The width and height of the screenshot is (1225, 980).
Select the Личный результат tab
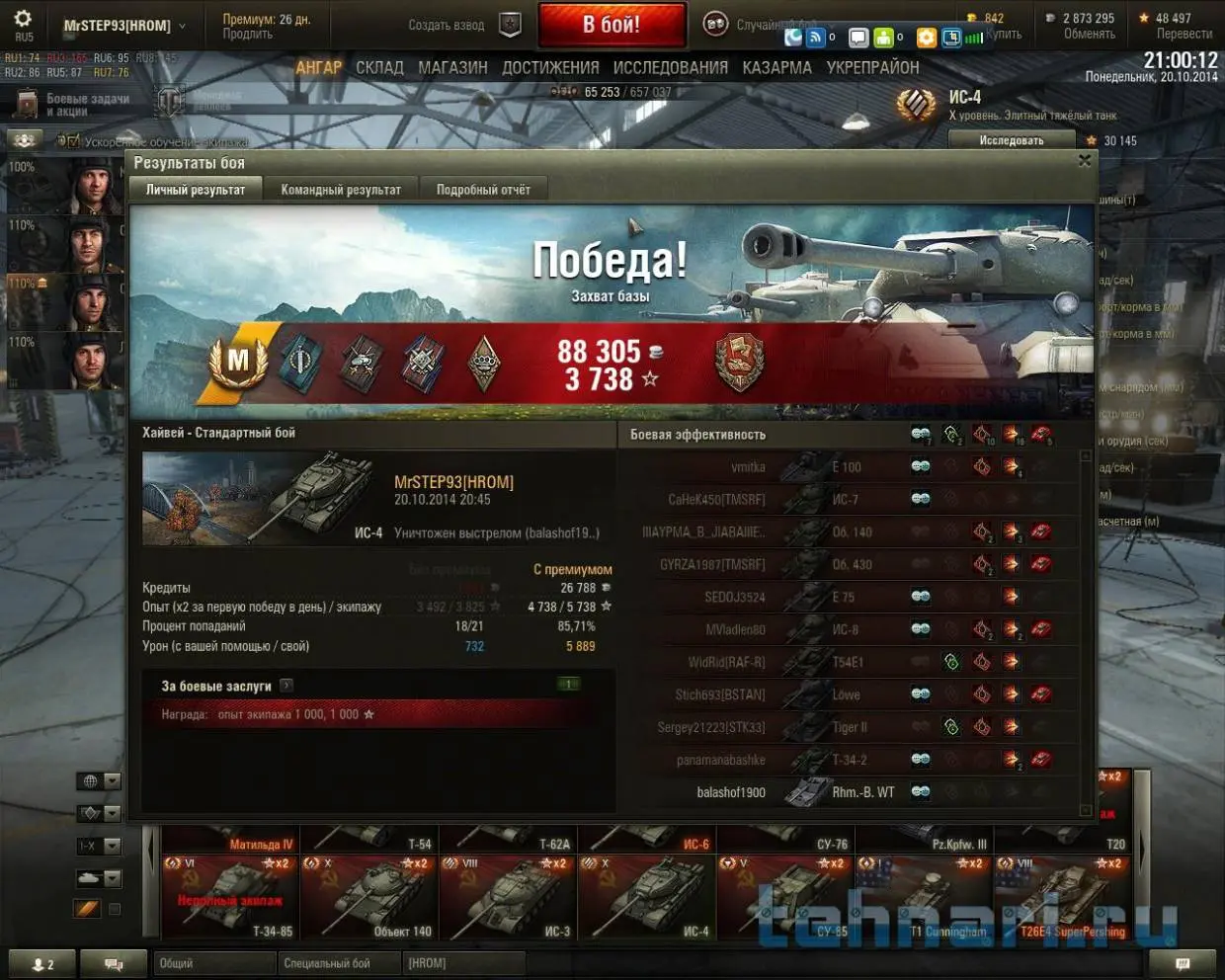click(x=196, y=190)
